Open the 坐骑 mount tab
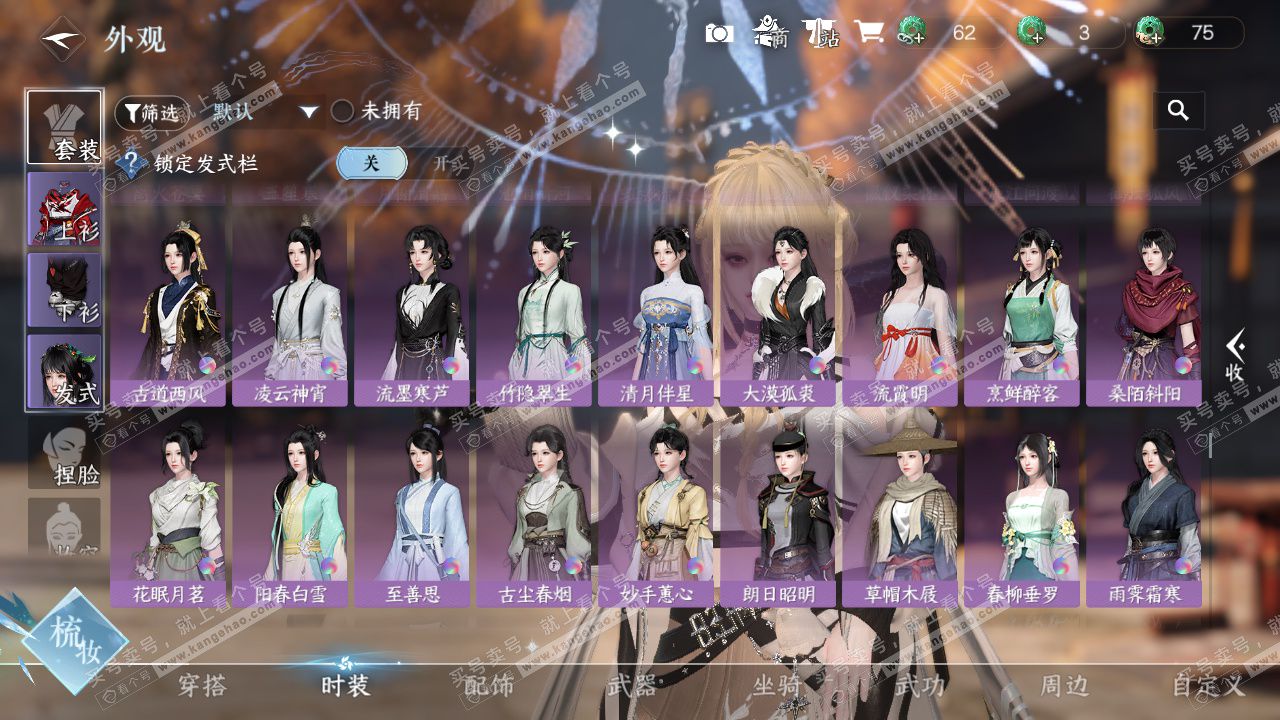 click(x=776, y=685)
